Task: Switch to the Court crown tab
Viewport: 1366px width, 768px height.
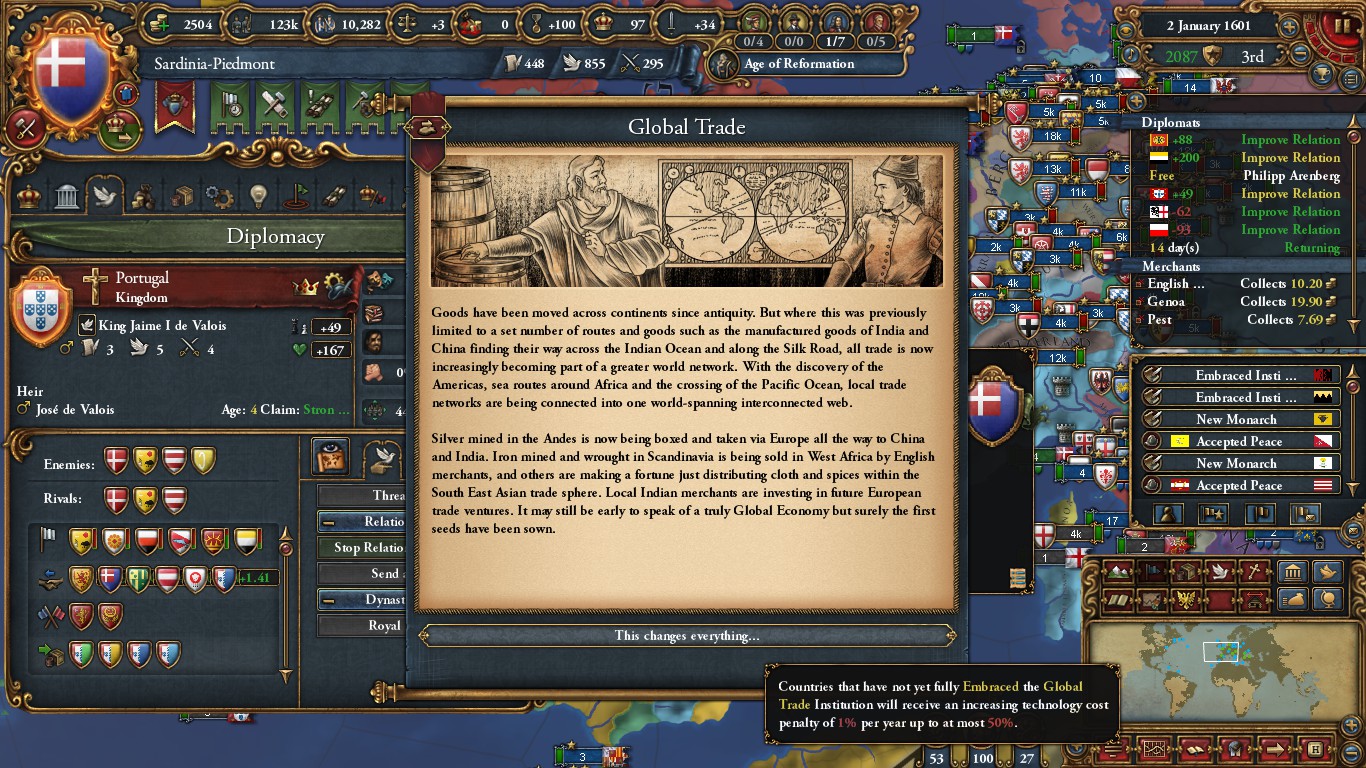Action: [x=30, y=195]
